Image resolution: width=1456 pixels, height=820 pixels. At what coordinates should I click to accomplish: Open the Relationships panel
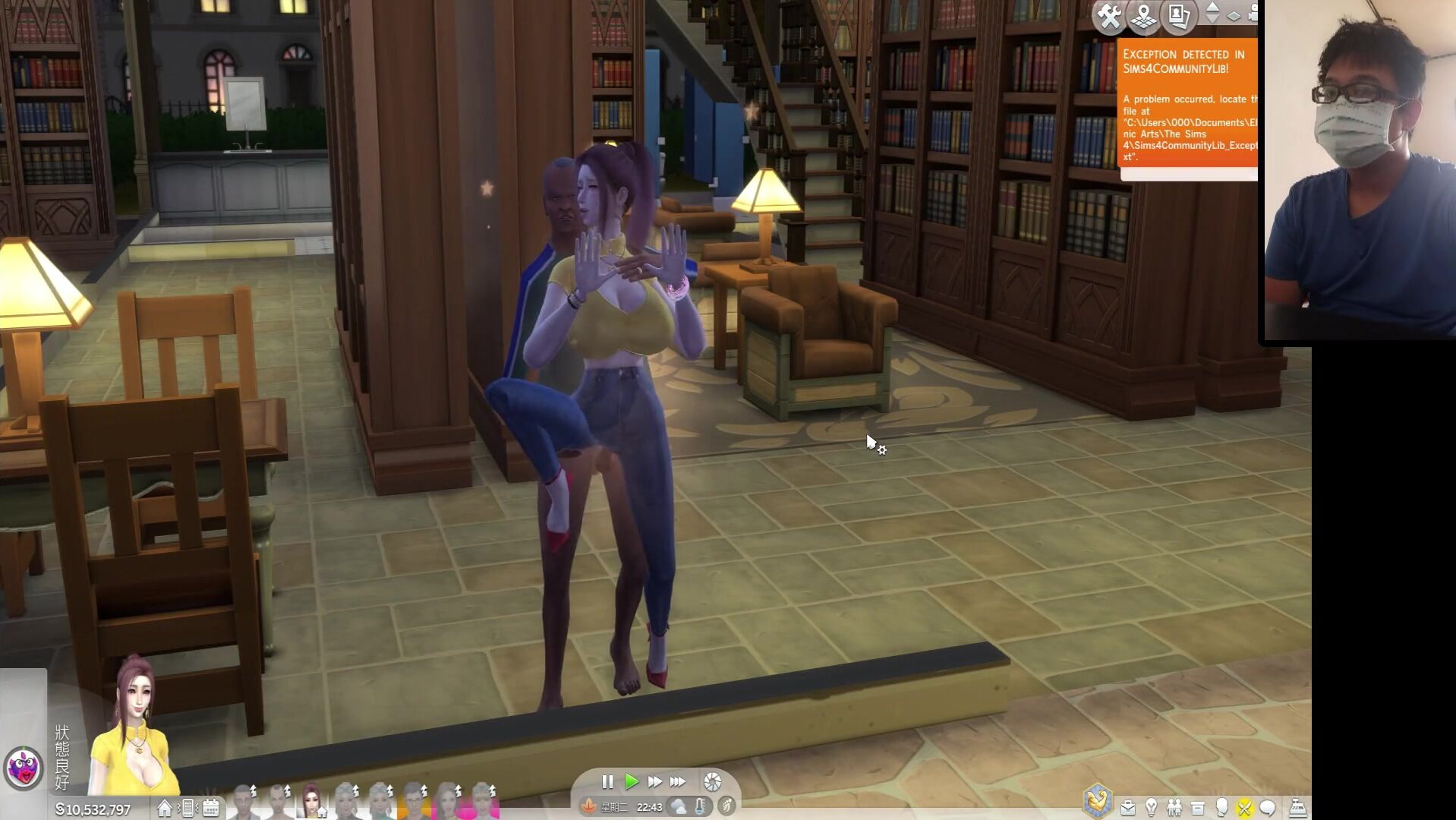(1175, 808)
